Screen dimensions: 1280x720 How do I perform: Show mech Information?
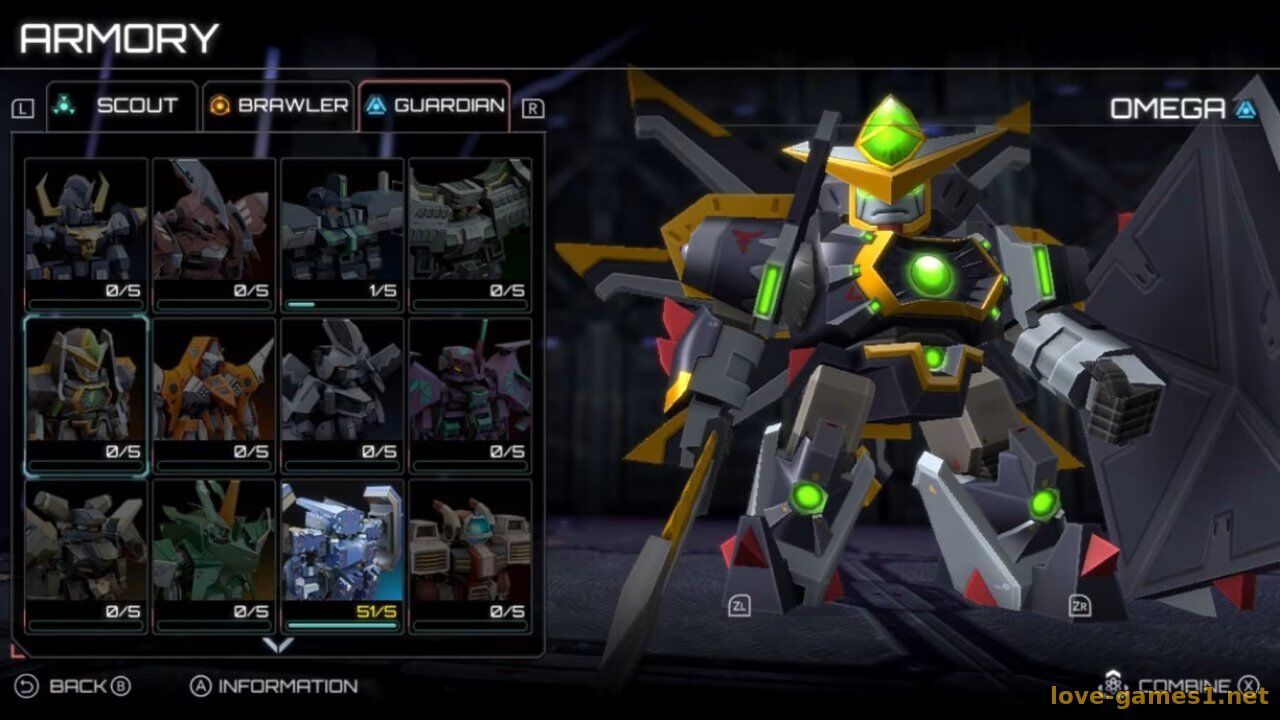tap(274, 687)
